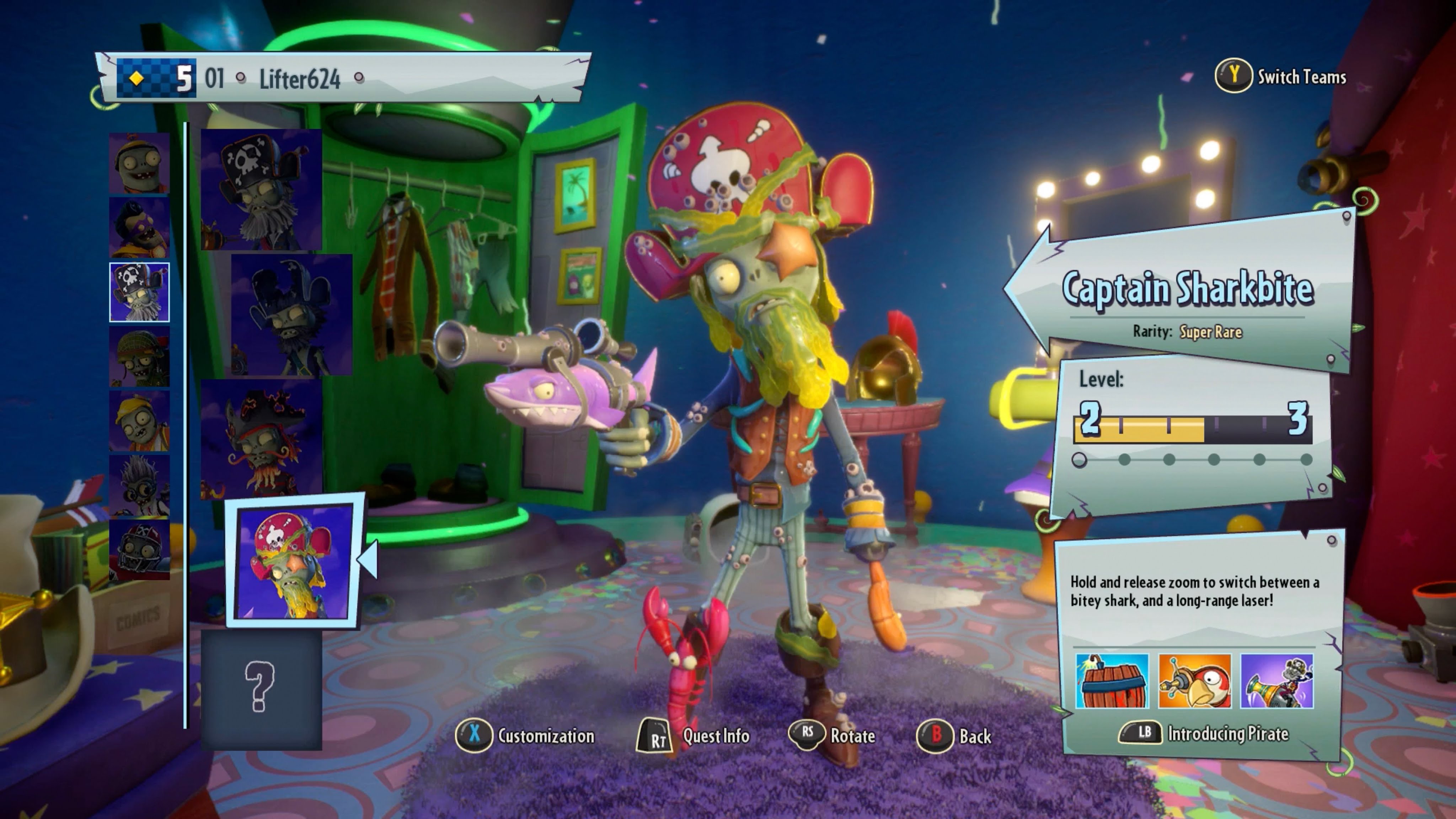Pick the Foot Soldier class with army helmet

point(139,357)
